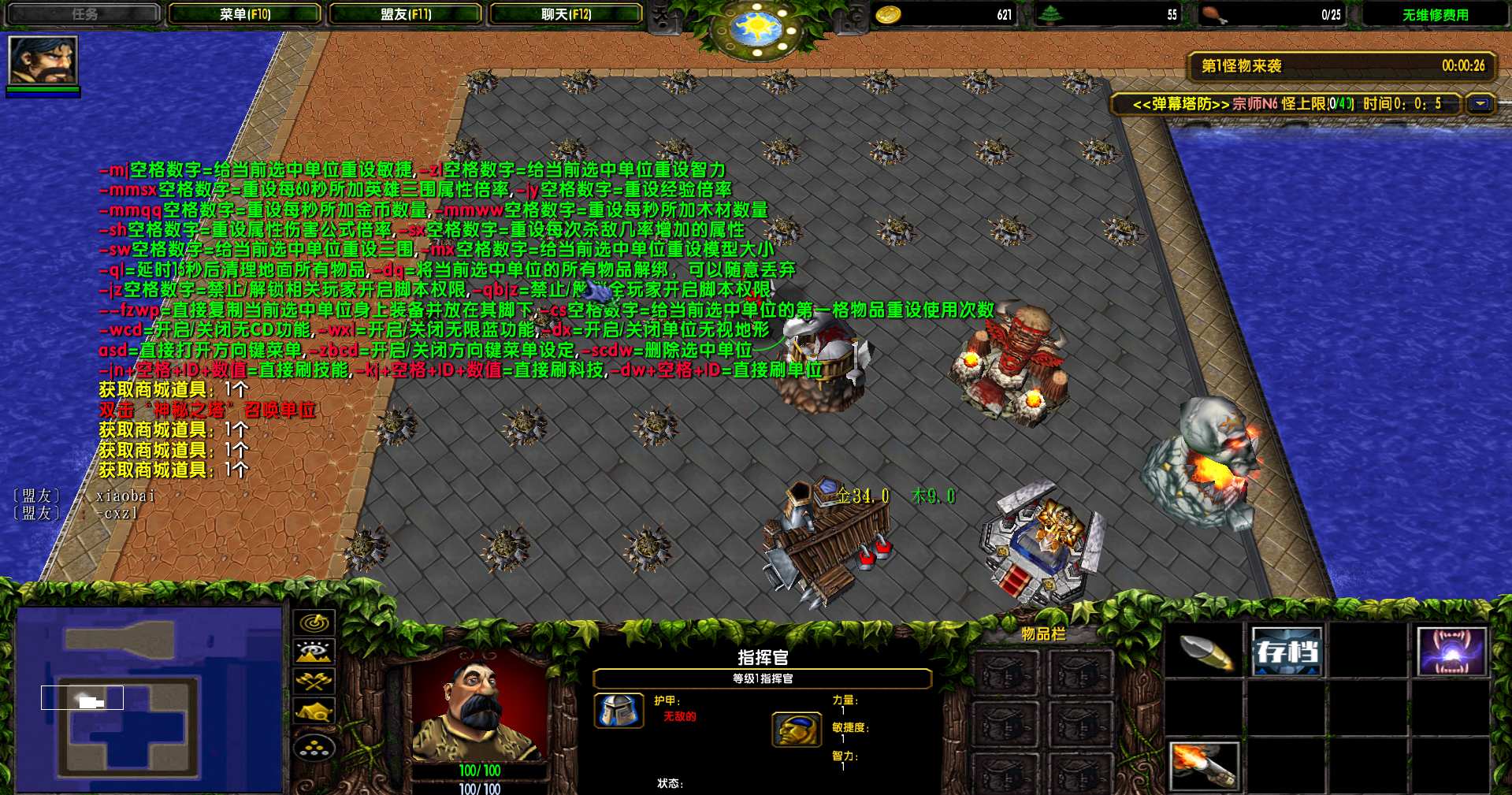Click the gold coin resource icon
This screenshot has width=1512, height=795.
(889, 15)
